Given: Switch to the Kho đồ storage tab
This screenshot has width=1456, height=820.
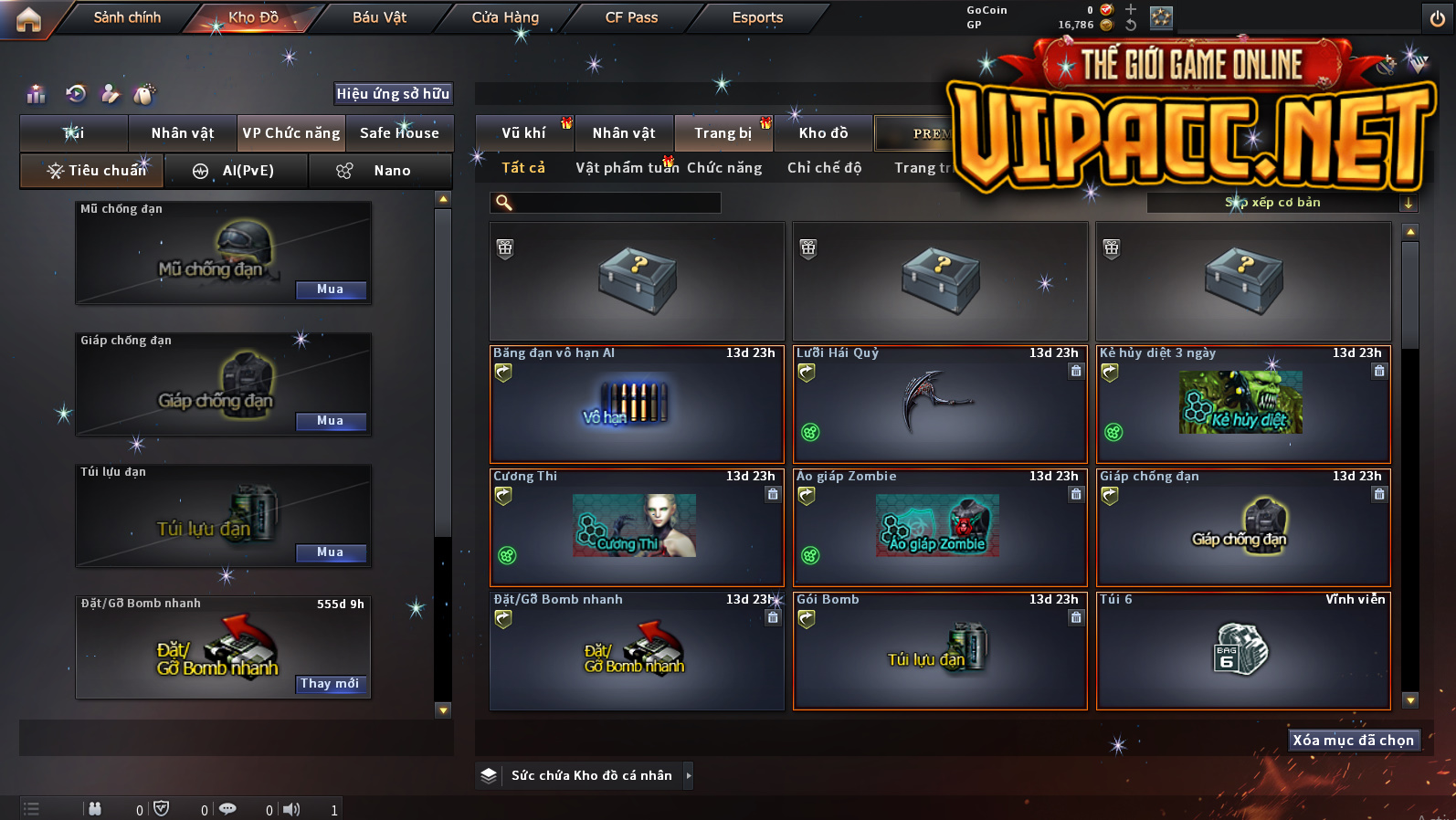Looking at the screenshot, I should point(823,133).
